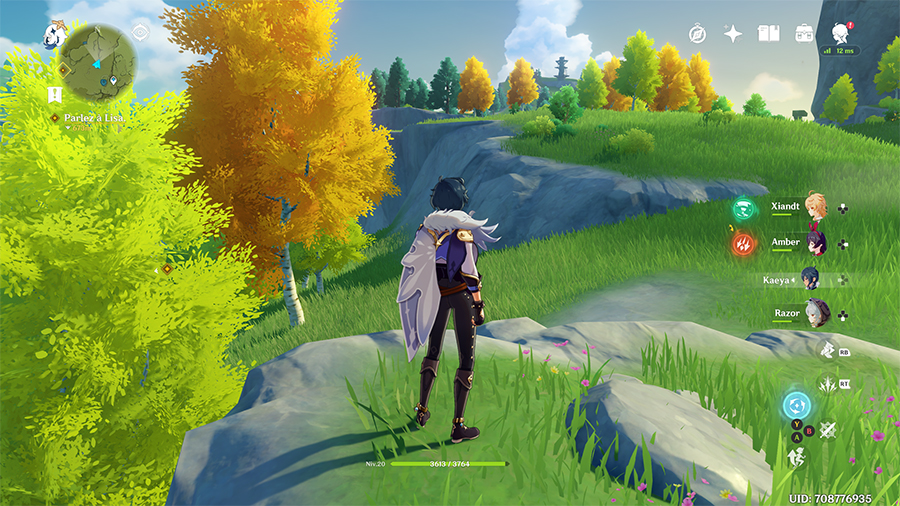Activate the glowing cryo elemental skill
Viewport: 900px width, 506px height.
click(x=797, y=406)
